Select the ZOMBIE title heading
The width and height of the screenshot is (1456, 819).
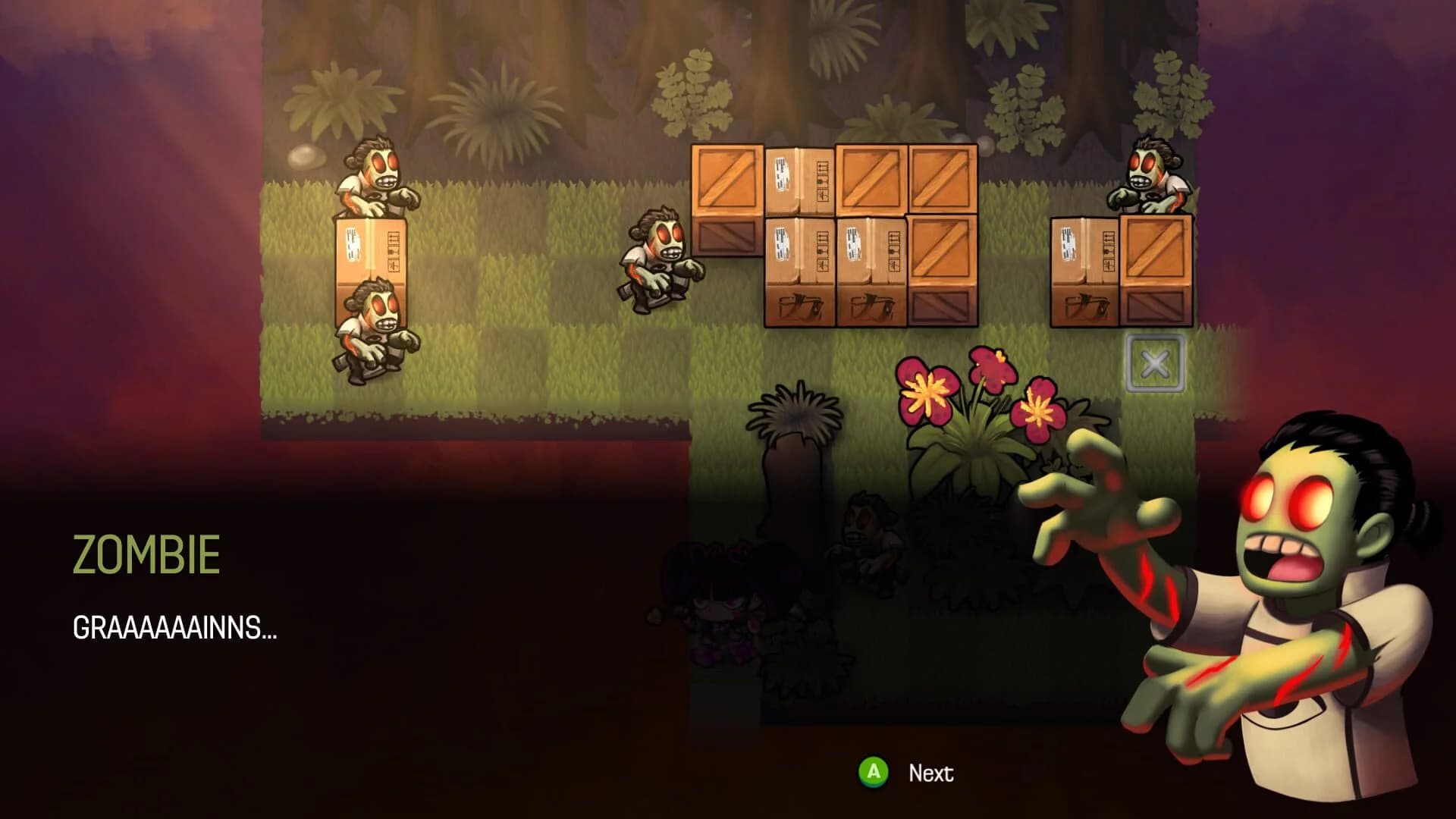tap(146, 555)
